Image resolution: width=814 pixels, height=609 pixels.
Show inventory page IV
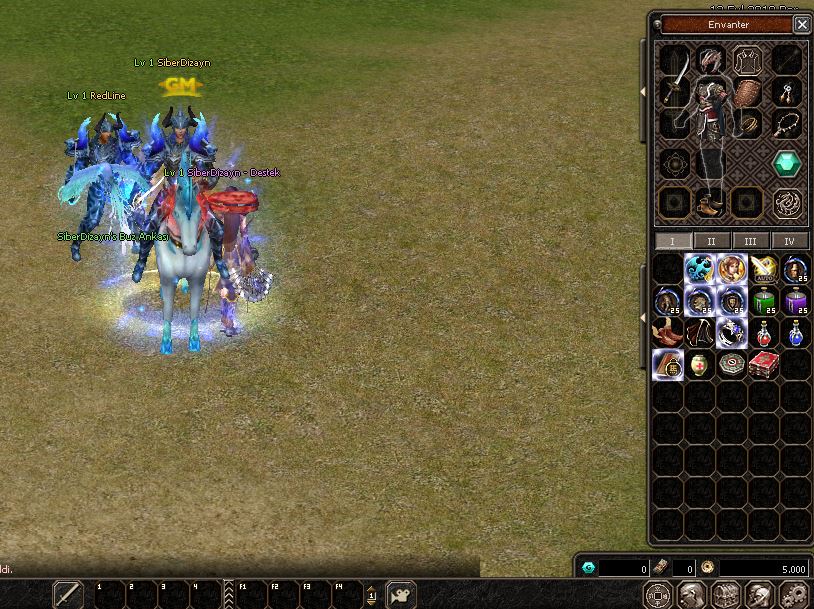[789, 241]
